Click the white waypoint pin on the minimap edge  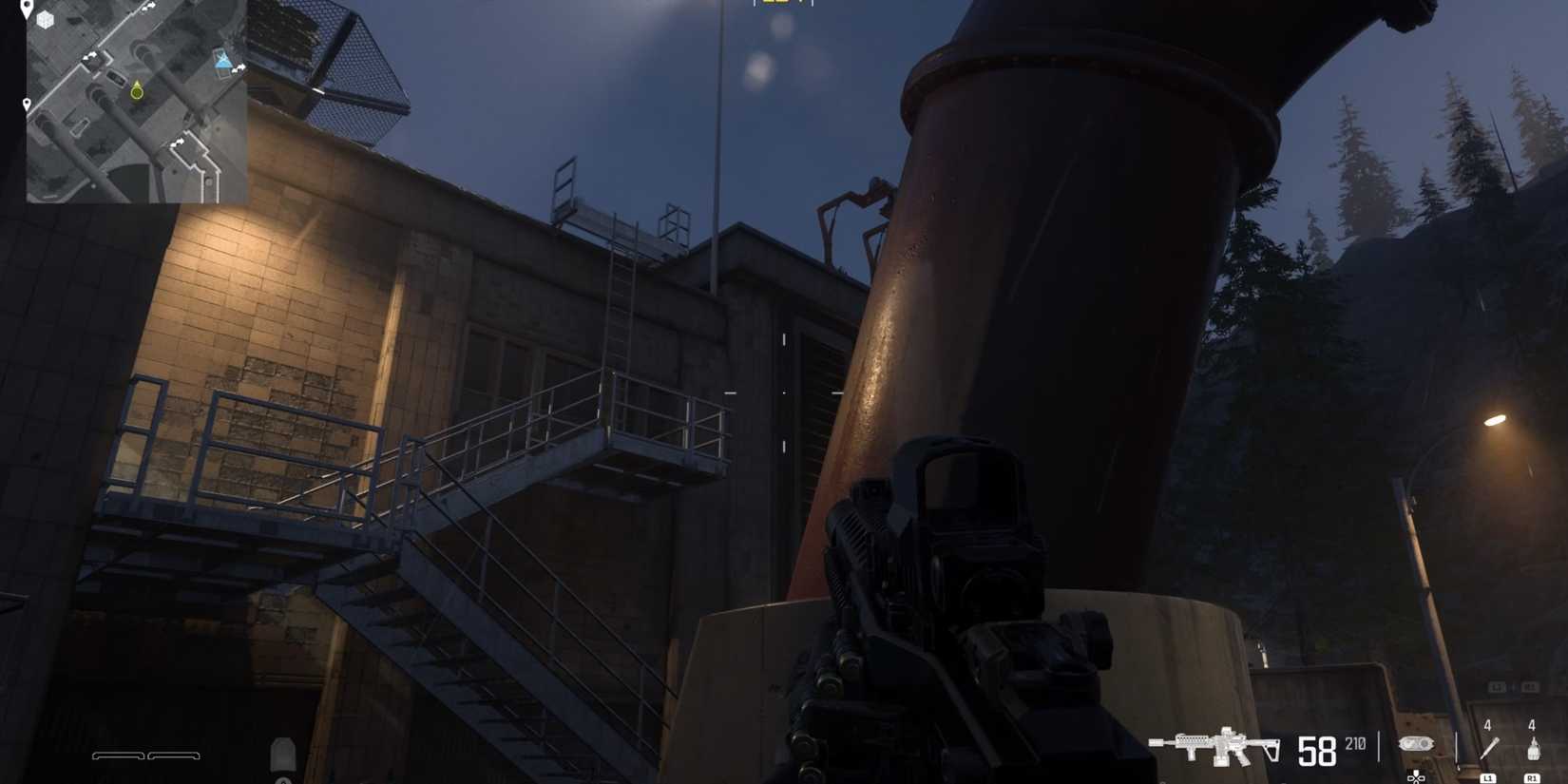pyautogui.click(x=27, y=104)
